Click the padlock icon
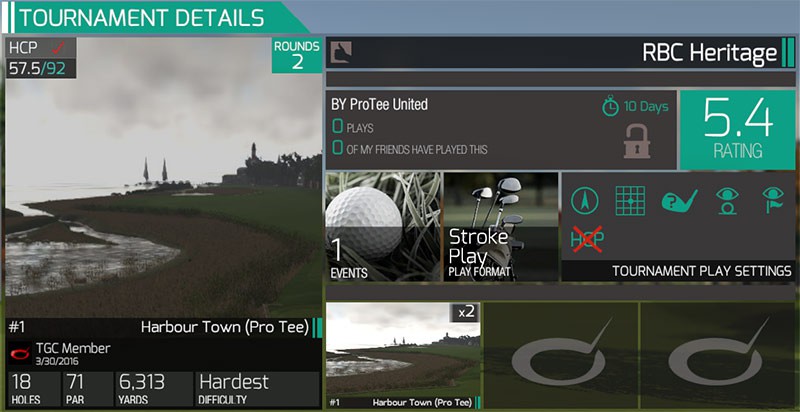Screen dimensions: 800x412 [638, 141]
